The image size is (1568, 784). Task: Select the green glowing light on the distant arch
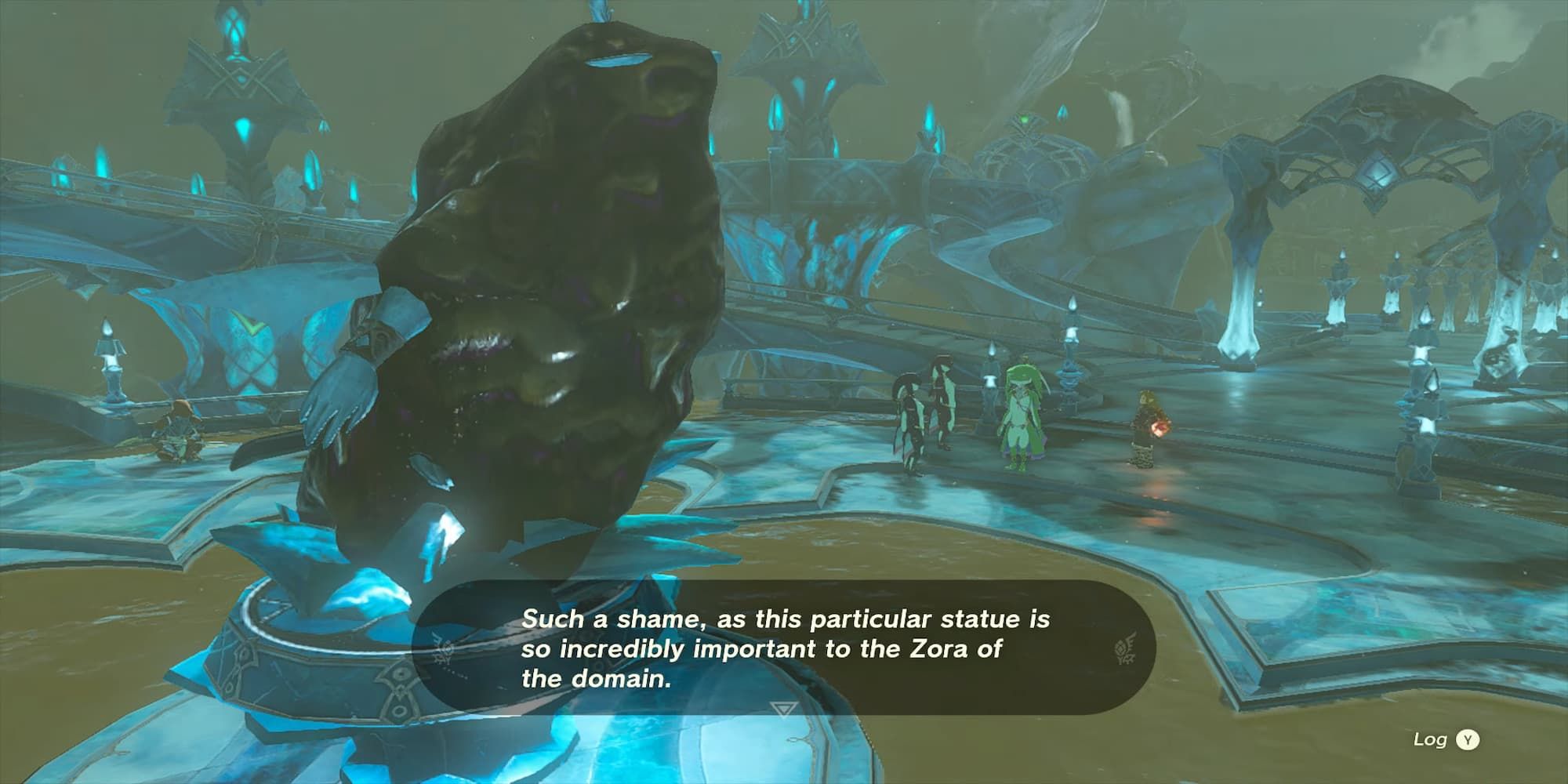pyautogui.click(x=1025, y=118)
